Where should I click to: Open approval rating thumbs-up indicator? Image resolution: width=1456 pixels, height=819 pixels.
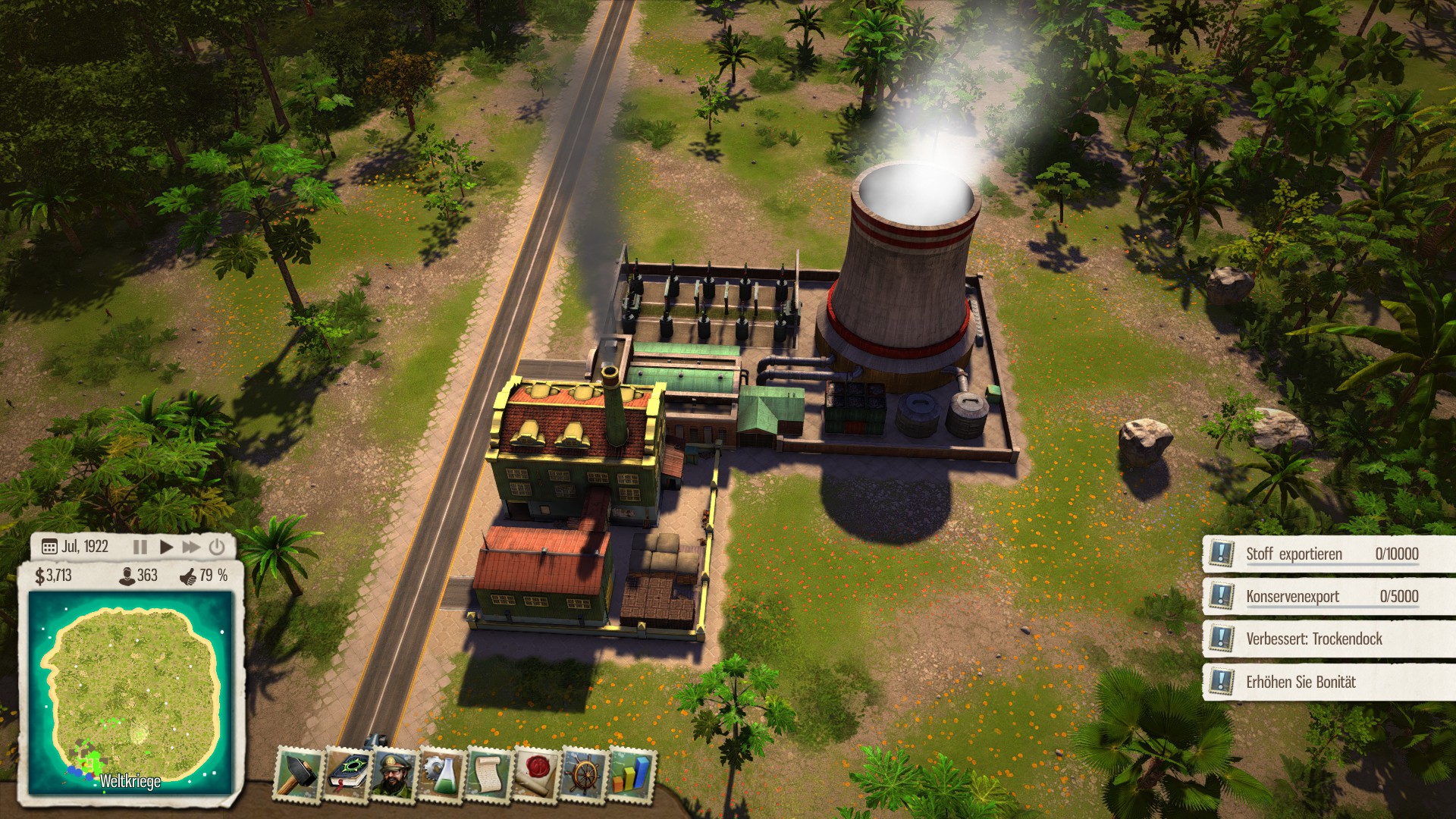203,576
